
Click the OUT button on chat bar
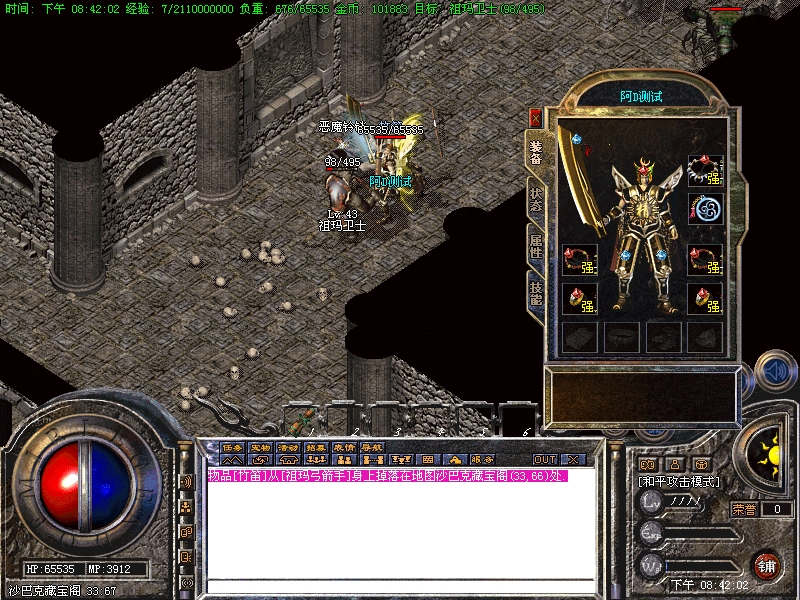click(544, 459)
